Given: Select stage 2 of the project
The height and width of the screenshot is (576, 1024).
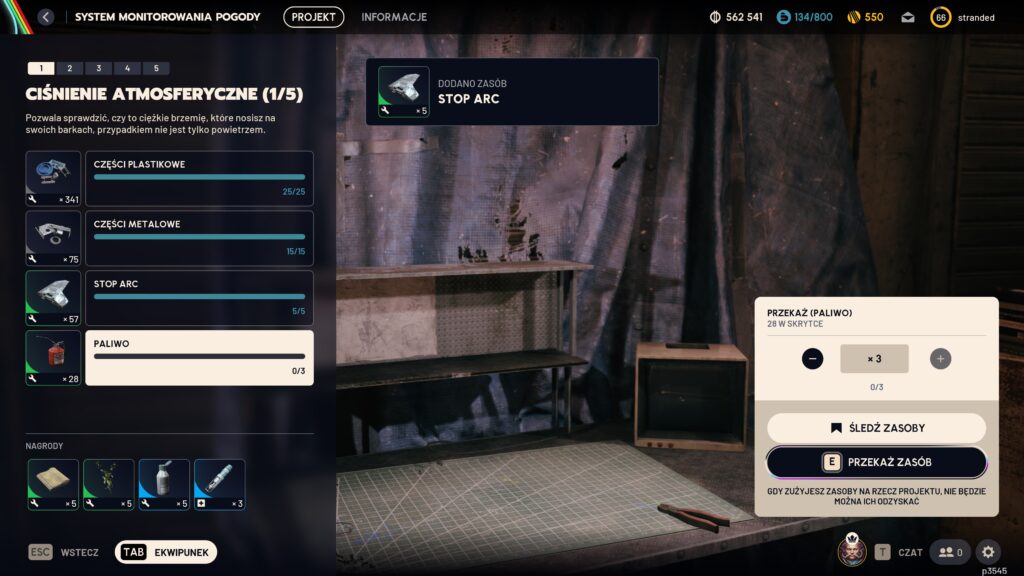Looking at the screenshot, I should (69, 68).
